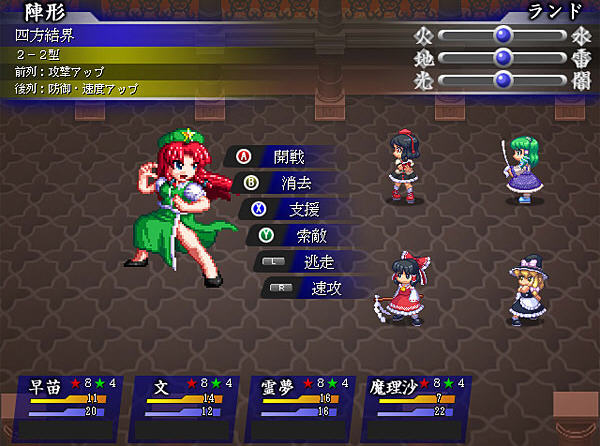Select the 支援 support command
Viewport: 600px width, 446px height.
click(x=296, y=210)
